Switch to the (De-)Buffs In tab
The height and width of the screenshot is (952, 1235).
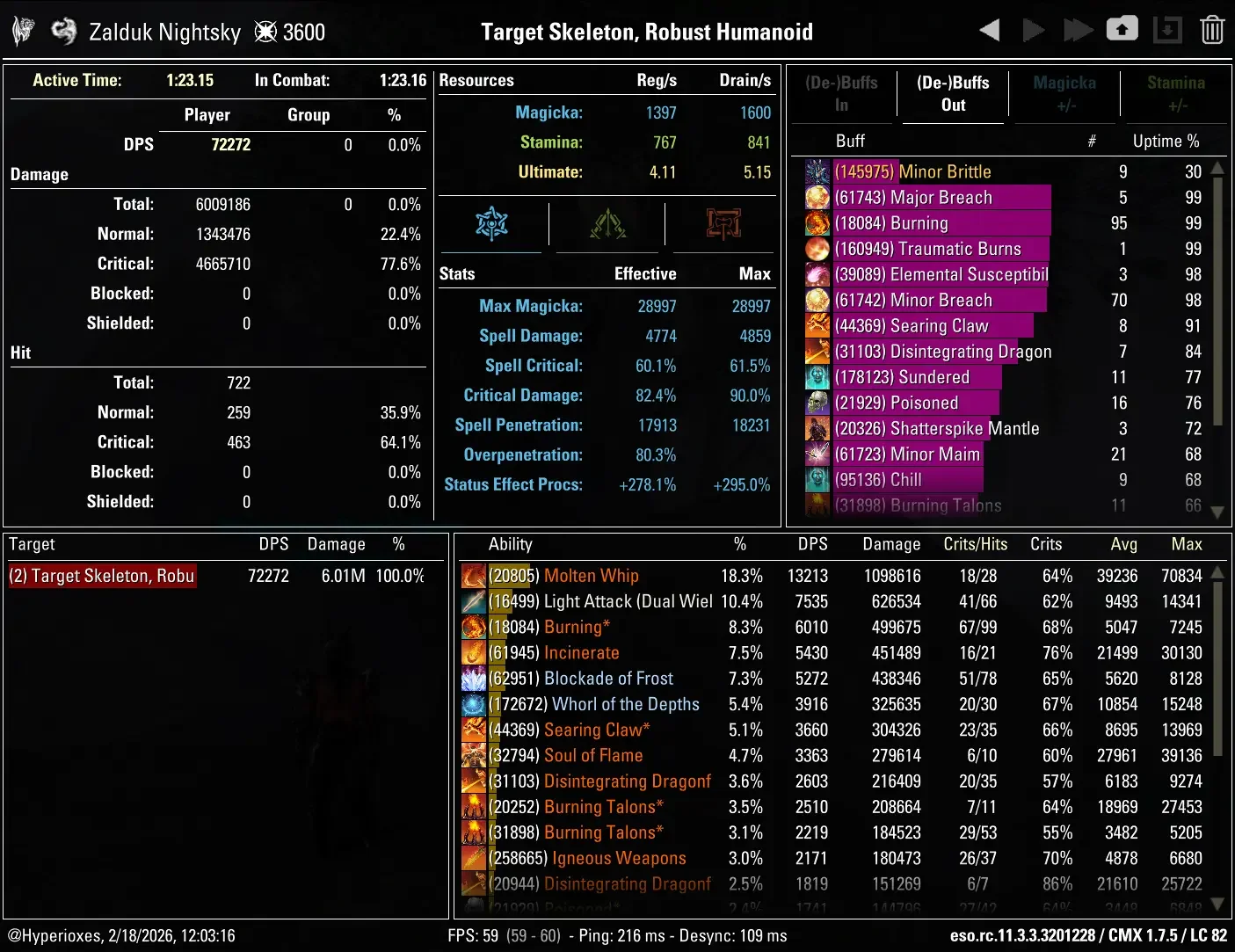click(841, 94)
